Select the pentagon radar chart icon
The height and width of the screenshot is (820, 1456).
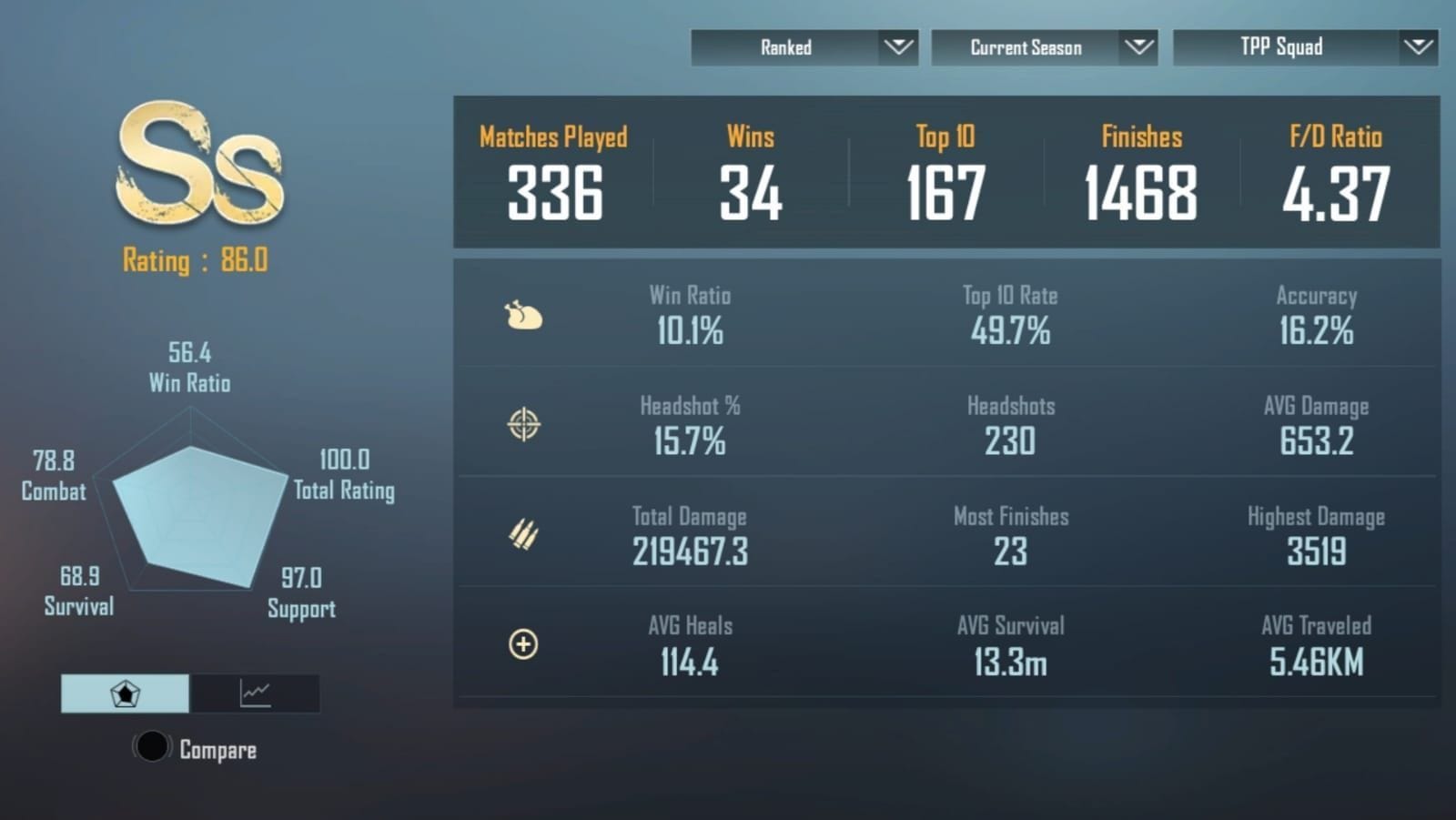pyautogui.click(x=125, y=693)
